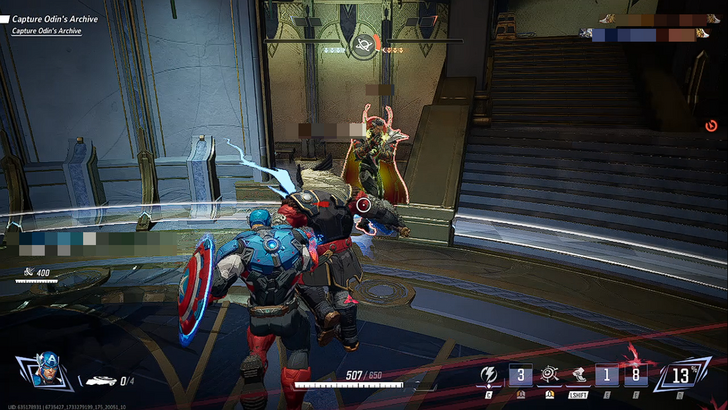Click the ultimate charge 13% gauge
728x410 pixels.
[682, 376]
